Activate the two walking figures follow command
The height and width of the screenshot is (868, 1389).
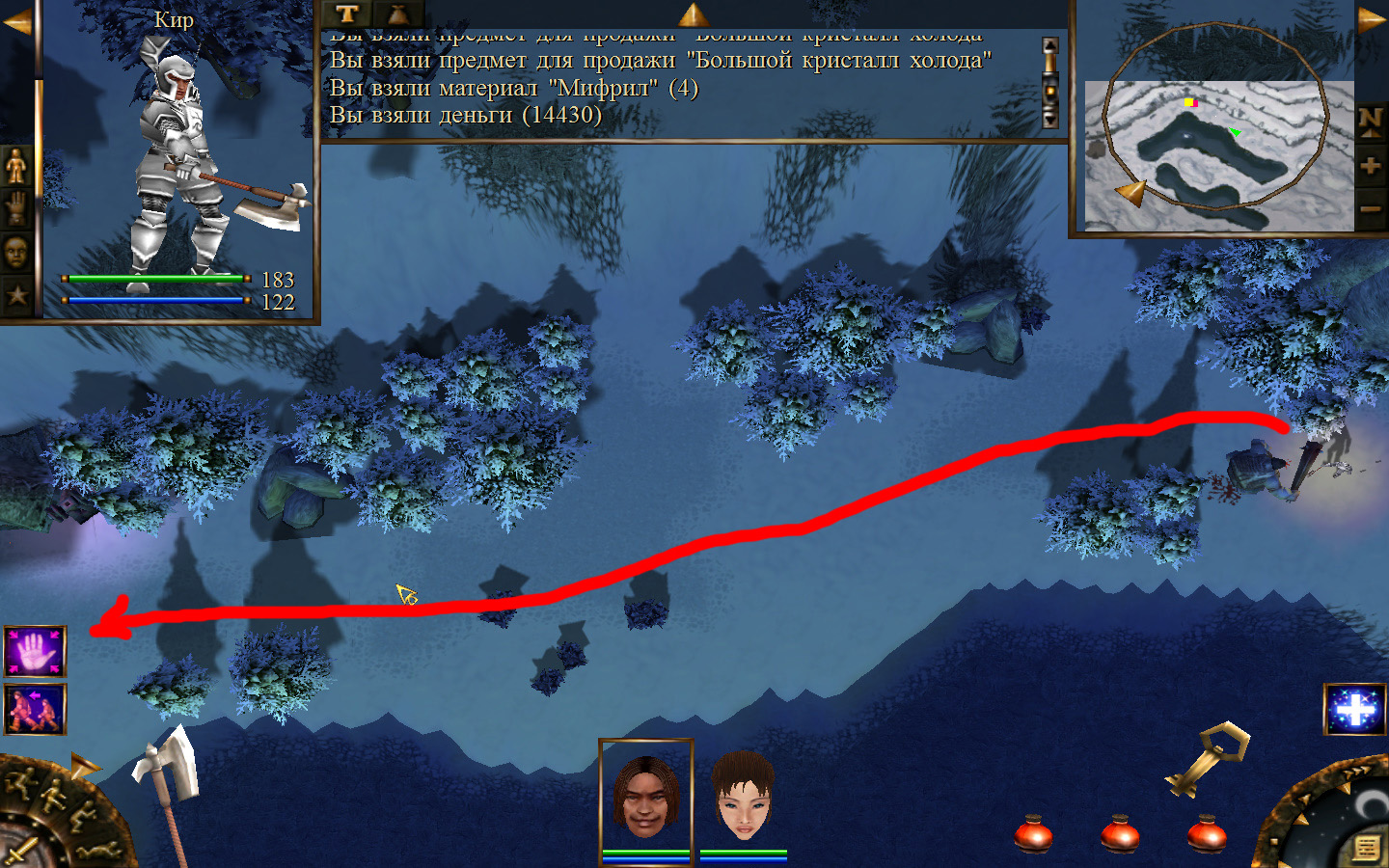coord(35,709)
